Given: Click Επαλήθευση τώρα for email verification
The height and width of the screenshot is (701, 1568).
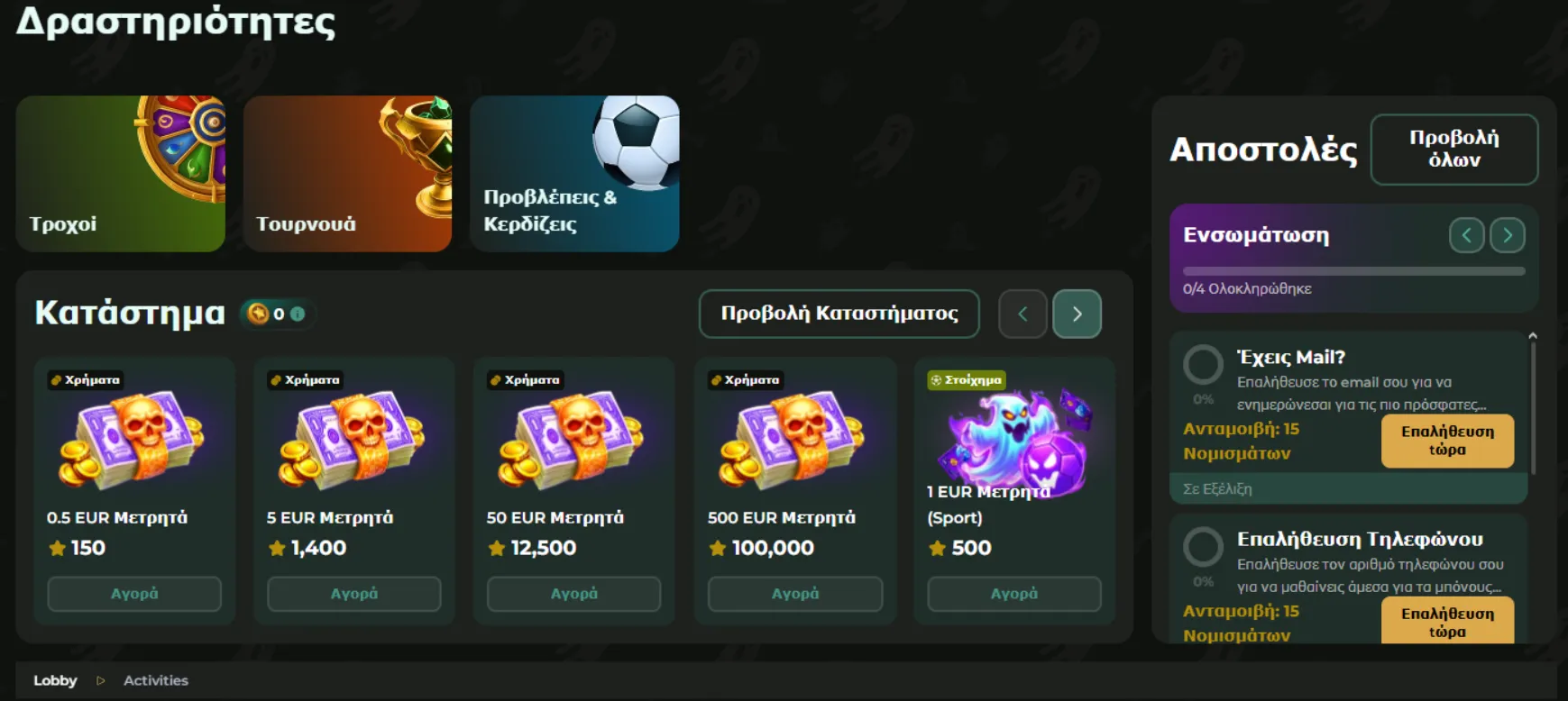Looking at the screenshot, I should (x=1447, y=442).
